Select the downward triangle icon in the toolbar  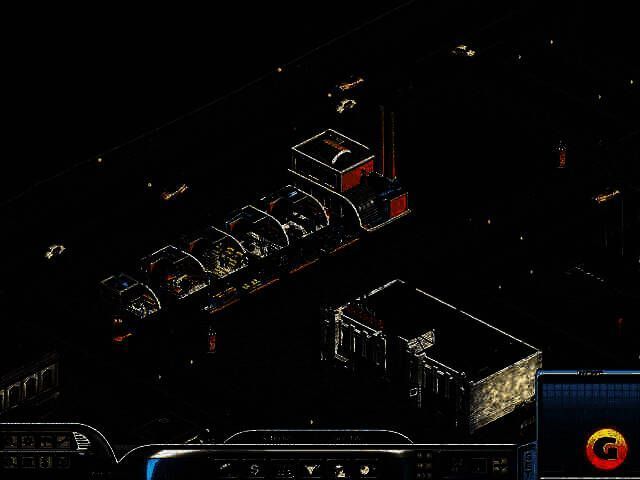tap(311, 468)
